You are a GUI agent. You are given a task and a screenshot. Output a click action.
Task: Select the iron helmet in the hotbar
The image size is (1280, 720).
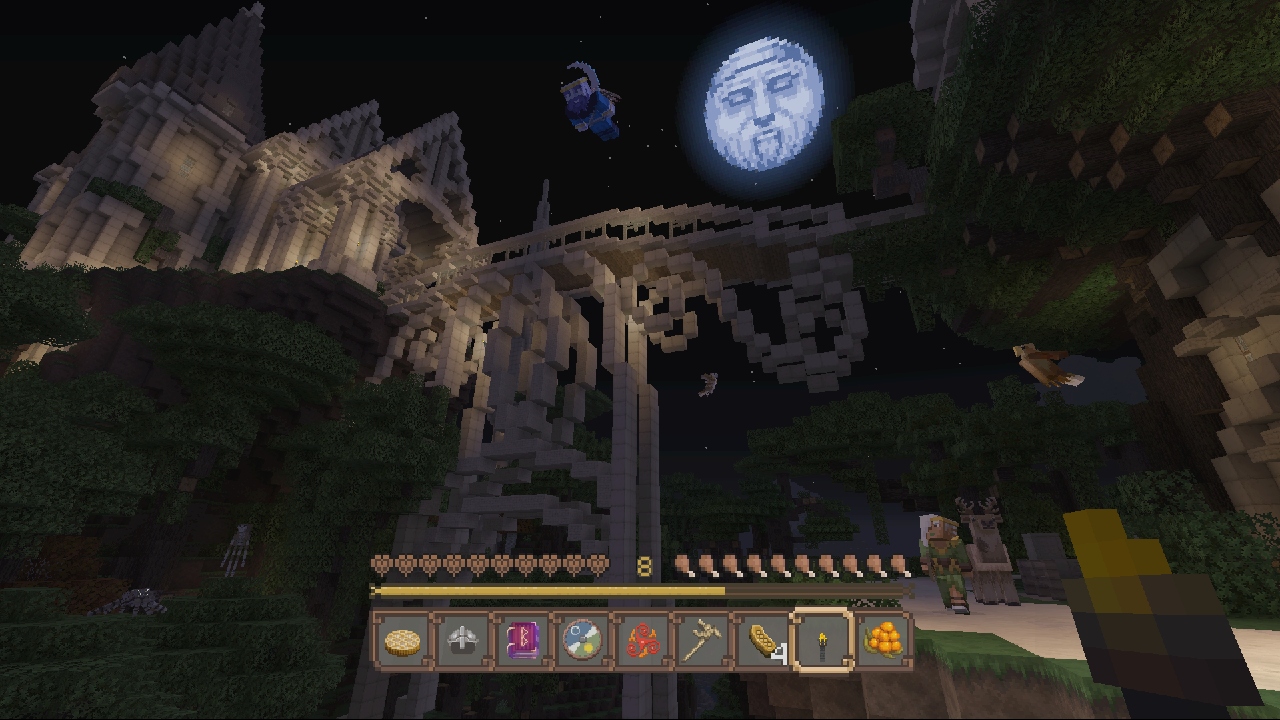pos(460,640)
